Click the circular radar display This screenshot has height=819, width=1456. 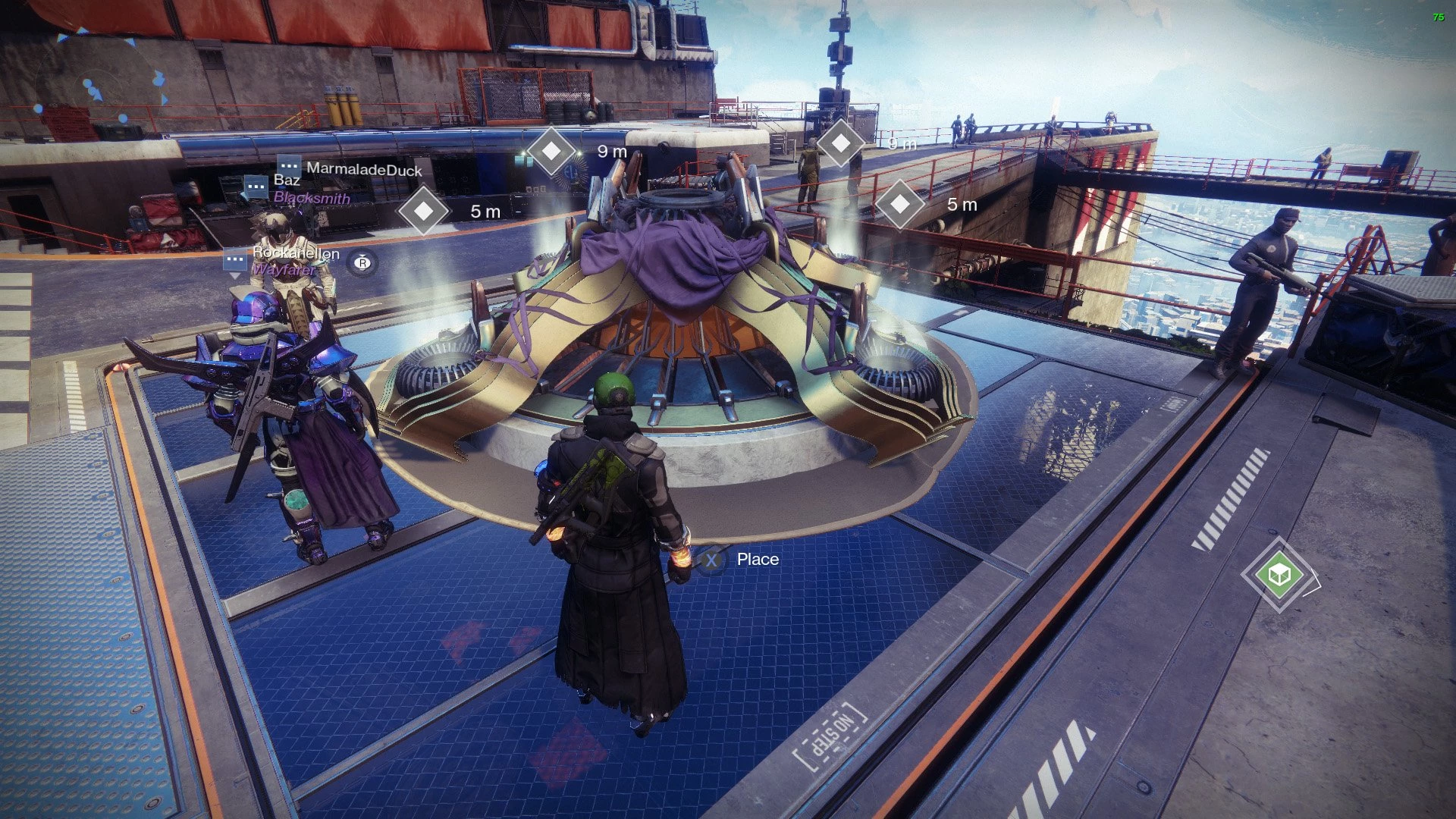click(99, 85)
